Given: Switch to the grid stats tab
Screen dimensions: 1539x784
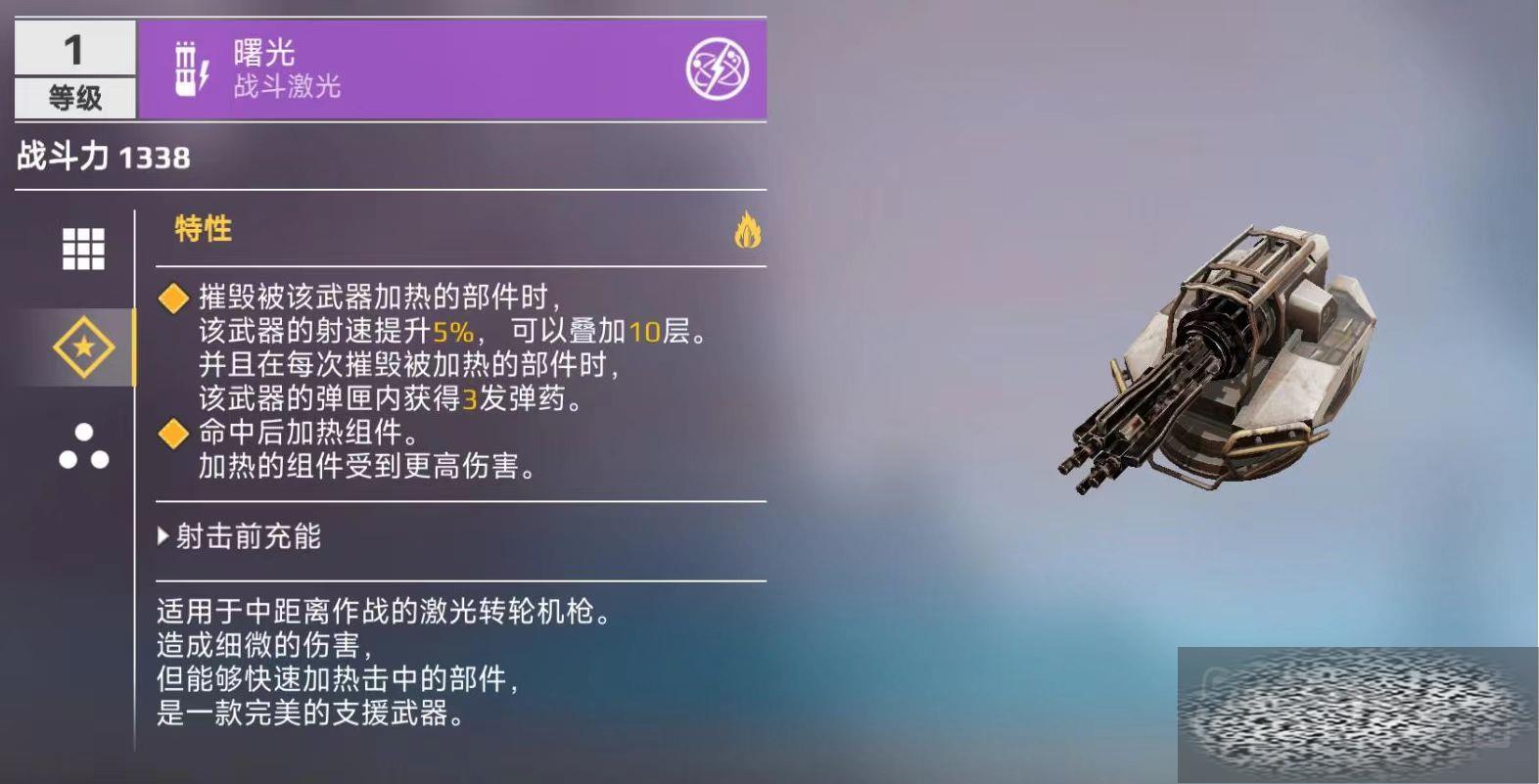Looking at the screenshot, I should [83, 249].
